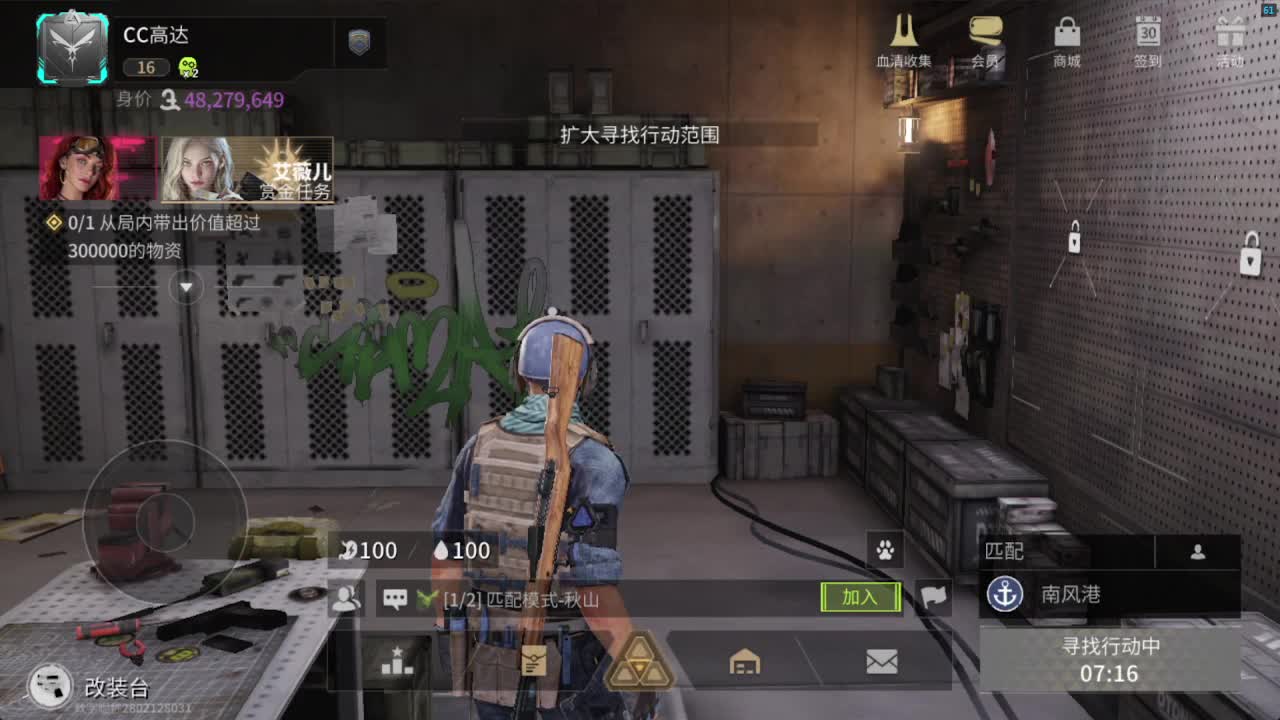This screenshot has width=1280, height=720.
Task: Open the chat message bubble
Action: (x=396, y=596)
